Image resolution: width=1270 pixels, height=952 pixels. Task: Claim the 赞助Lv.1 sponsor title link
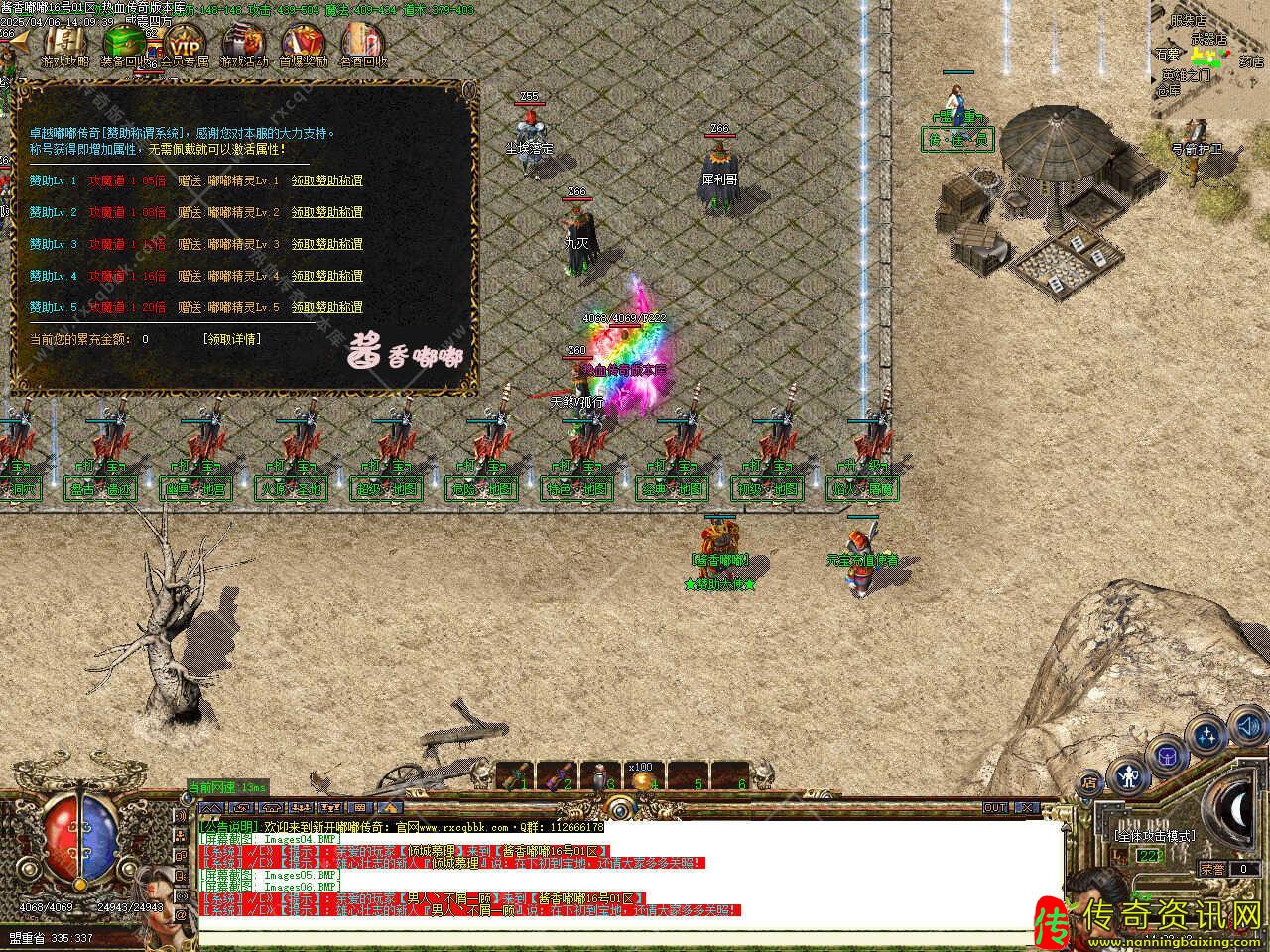[326, 180]
